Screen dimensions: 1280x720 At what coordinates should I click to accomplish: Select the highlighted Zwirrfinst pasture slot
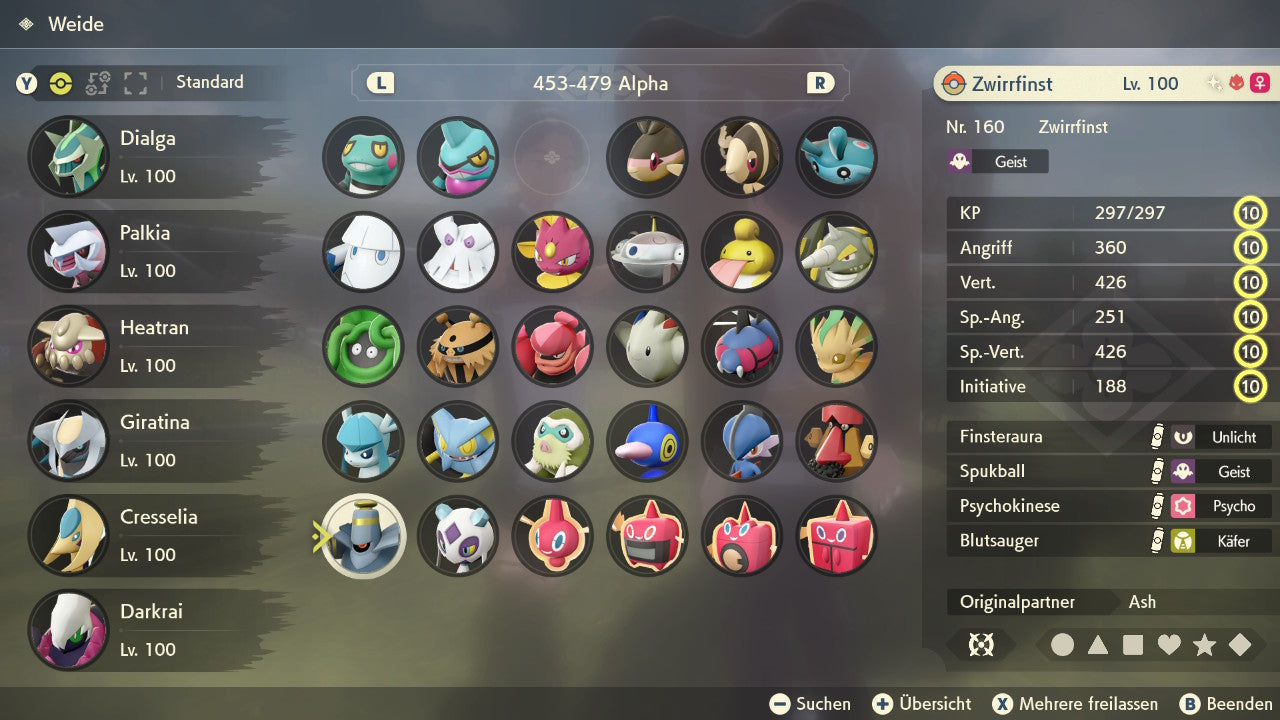363,536
